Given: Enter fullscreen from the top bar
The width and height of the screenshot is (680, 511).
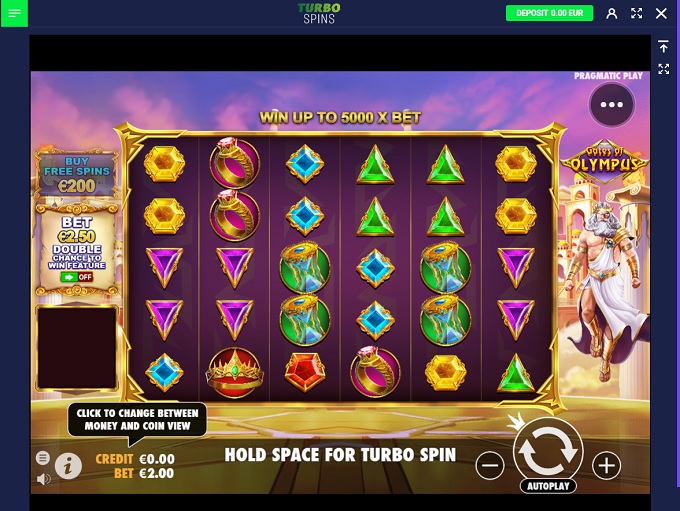Looking at the screenshot, I should coord(636,13).
